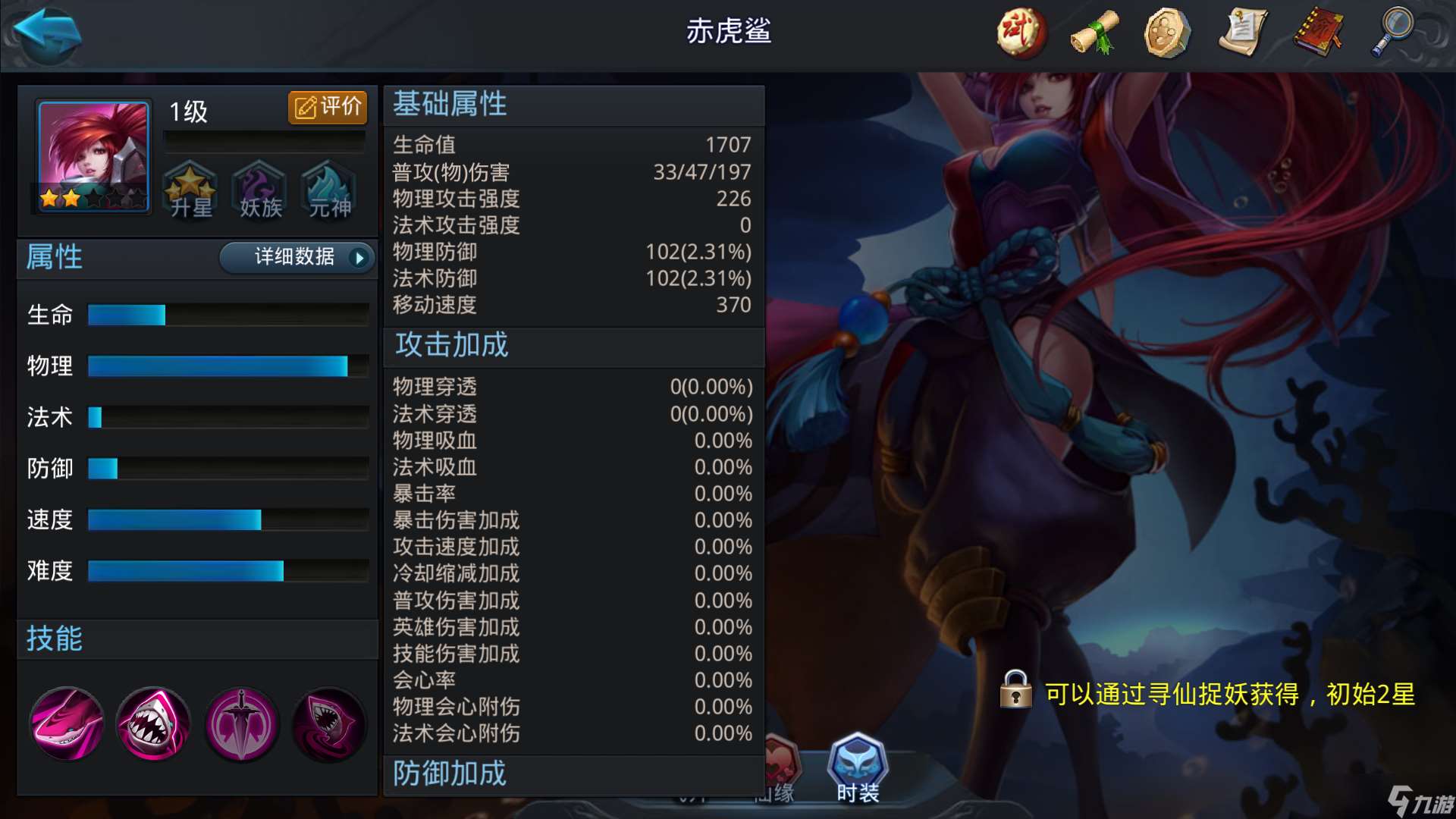Open the 试炼 trial icon in the top bar
This screenshot has height=819, width=1456.
coord(1020,33)
